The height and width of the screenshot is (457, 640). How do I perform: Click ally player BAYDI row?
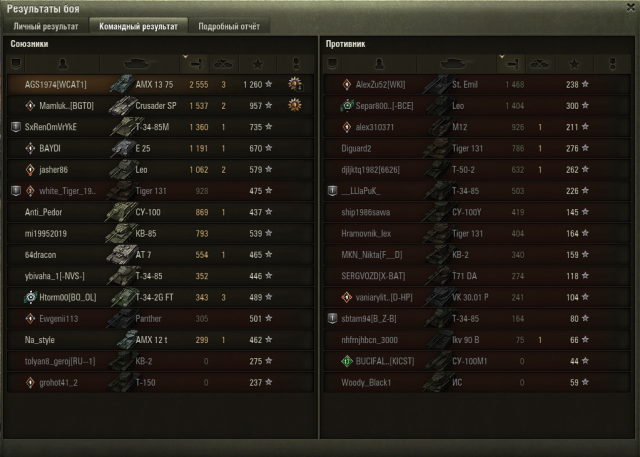(160, 148)
